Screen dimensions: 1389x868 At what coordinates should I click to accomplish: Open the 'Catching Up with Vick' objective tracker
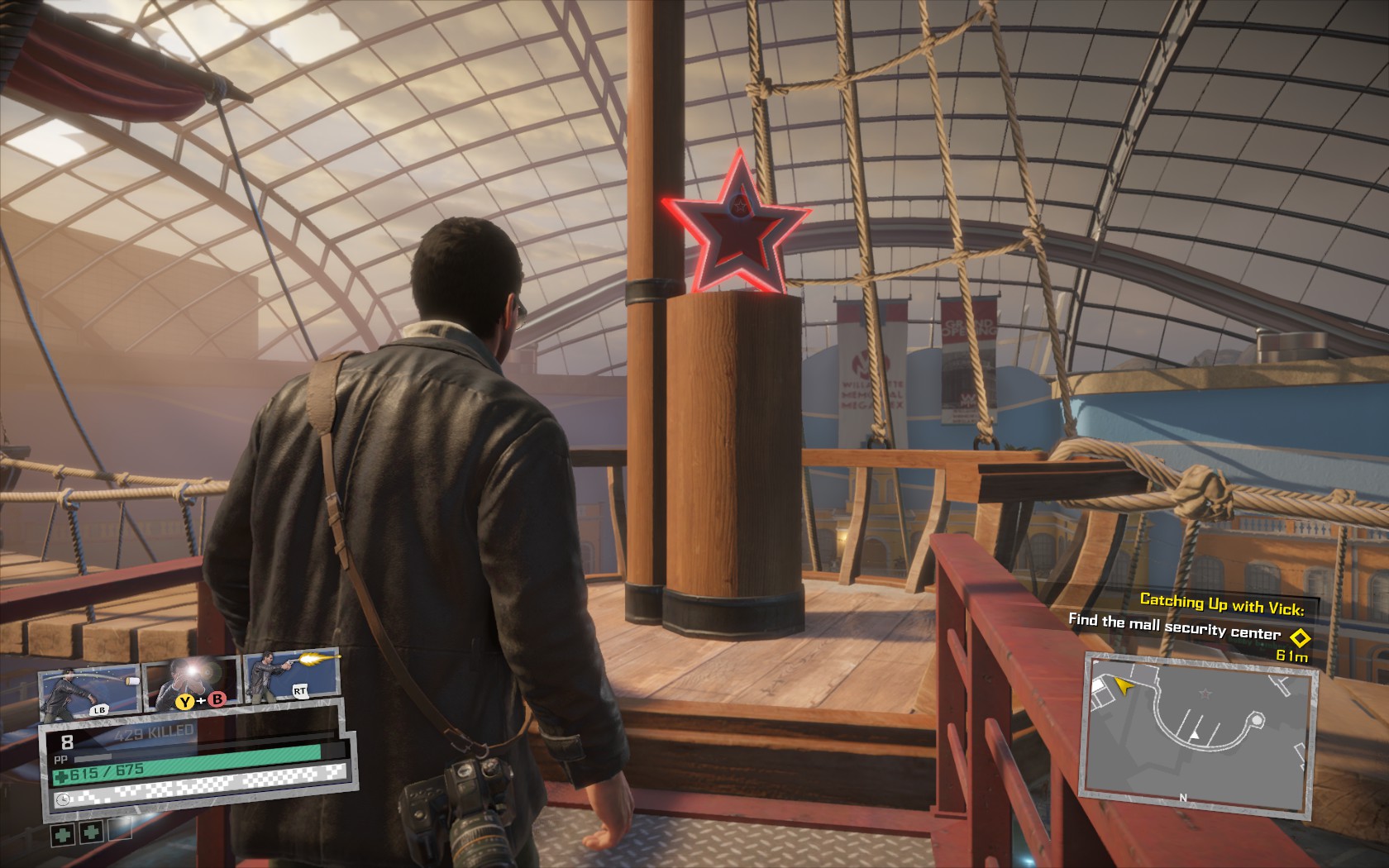[1221, 603]
